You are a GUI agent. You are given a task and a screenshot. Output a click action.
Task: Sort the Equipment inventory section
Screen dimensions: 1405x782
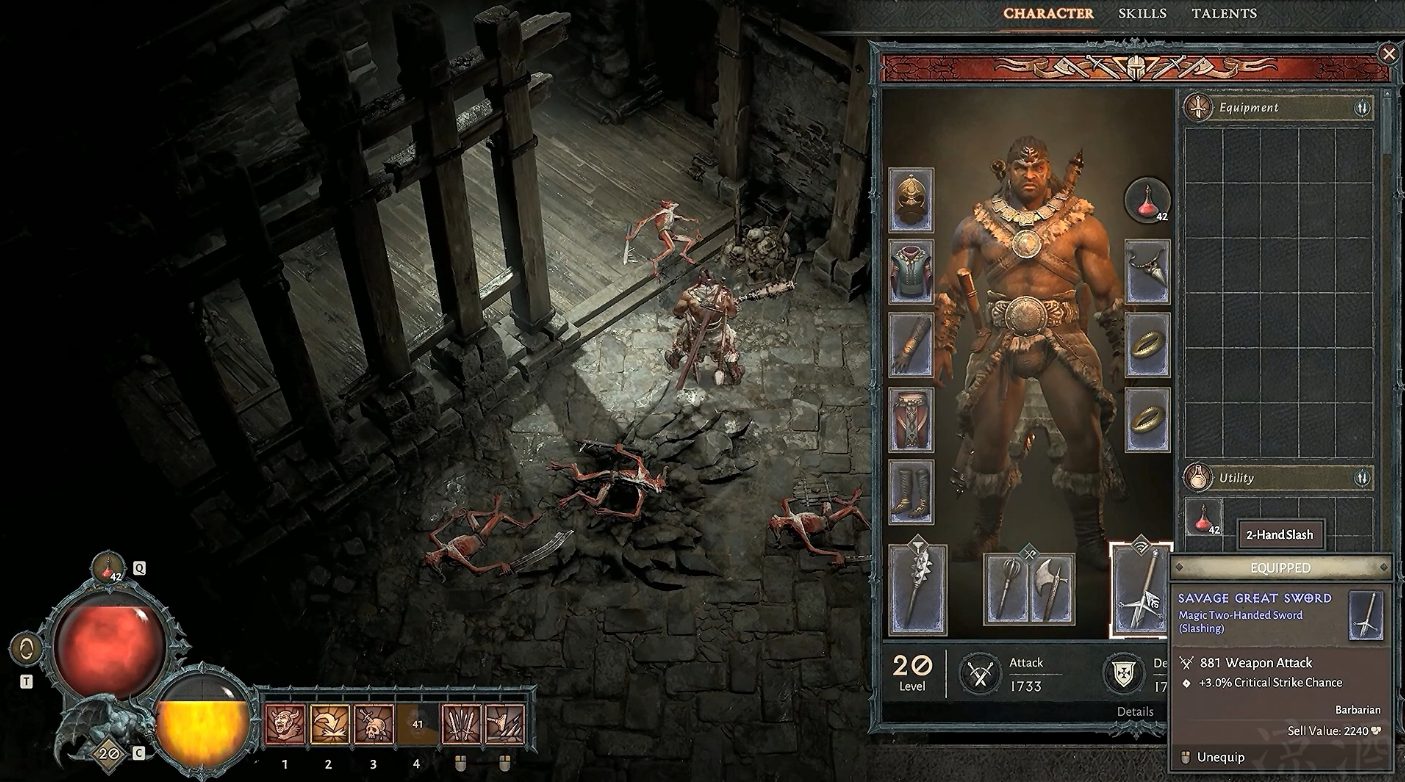[1361, 108]
